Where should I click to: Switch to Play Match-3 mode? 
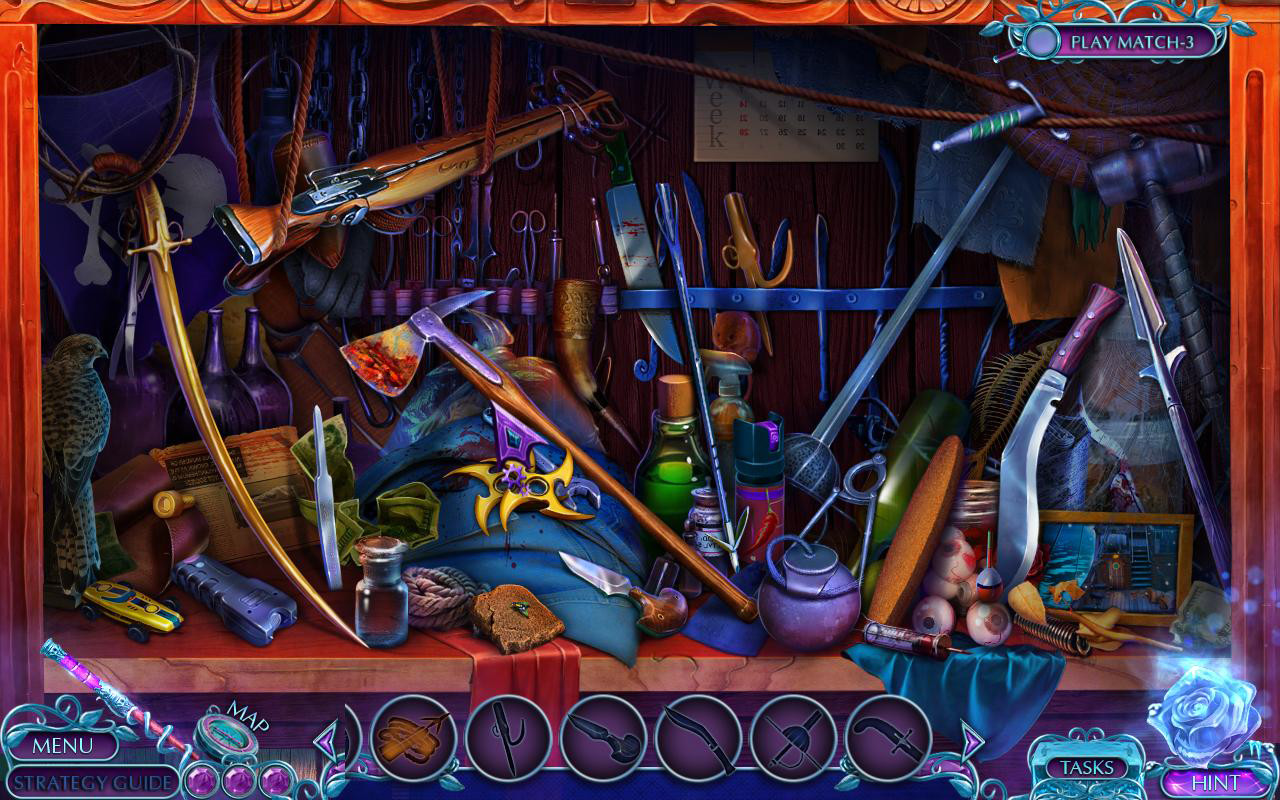coord(1135,40)
